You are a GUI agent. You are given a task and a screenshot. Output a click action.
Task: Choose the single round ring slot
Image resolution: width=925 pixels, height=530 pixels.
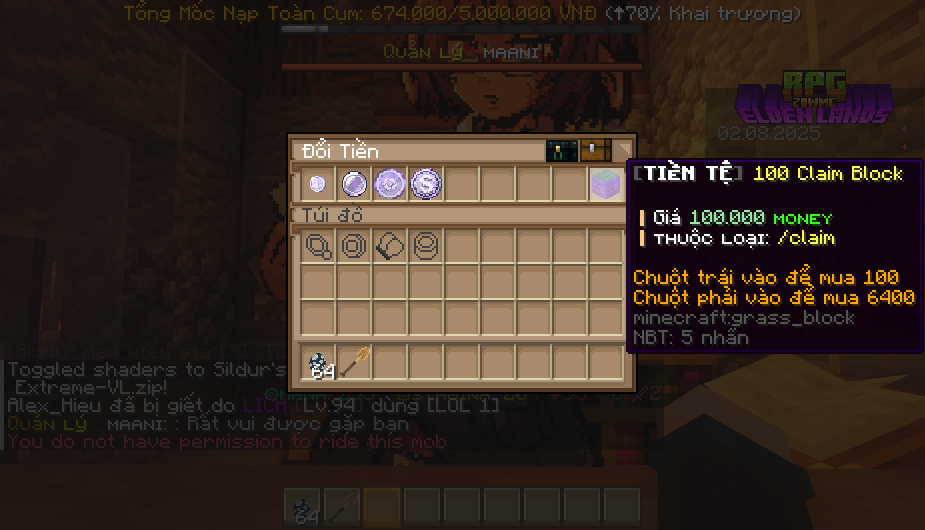pos(353,246)
